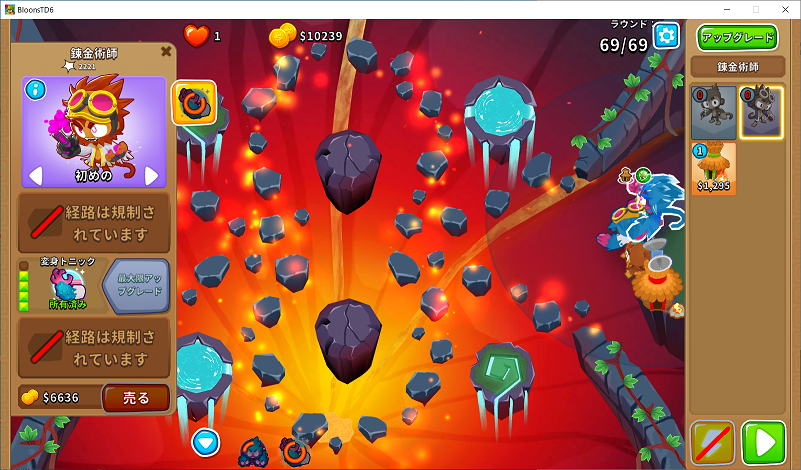Open the game settings gear
The width and height of the screenshot is (801, 470).
tap(666, 36)
